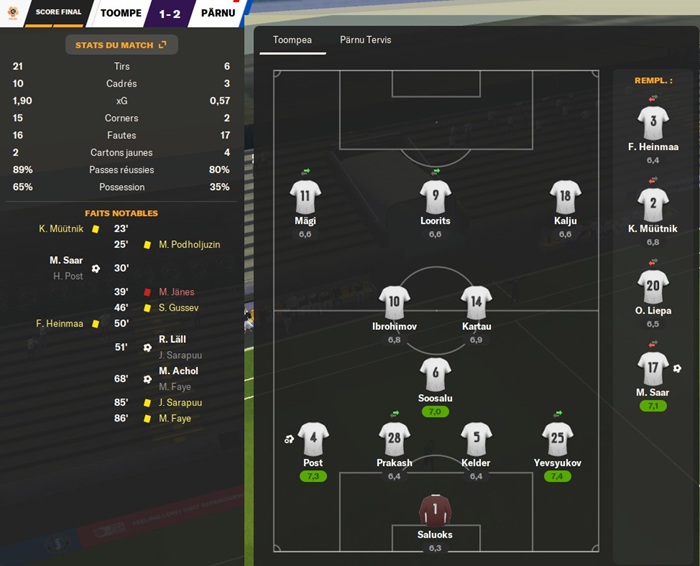Select Kalju's number 18 shirt
The width and height of the screenshot is (700, 566).
[x=565, y=196]
